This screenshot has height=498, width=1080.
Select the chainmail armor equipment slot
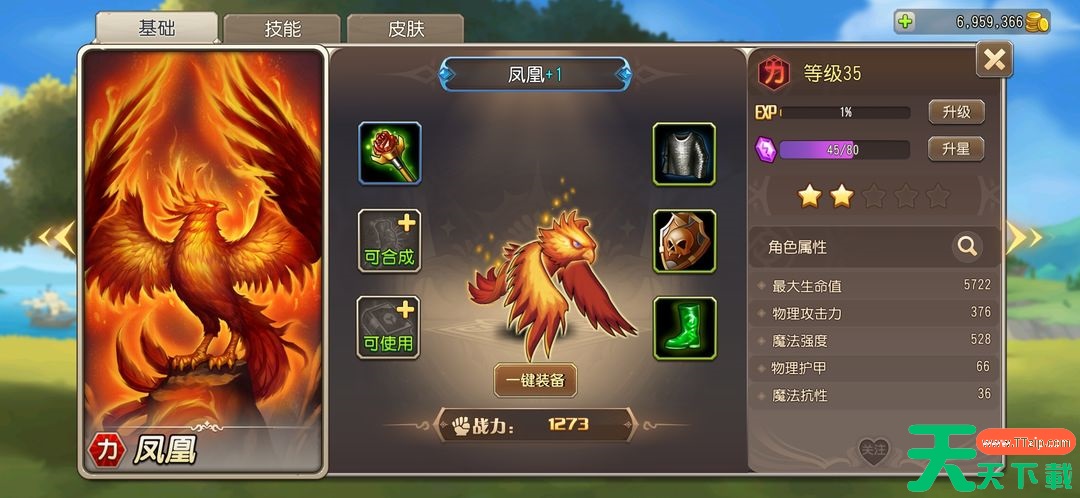tap(684, 153)
